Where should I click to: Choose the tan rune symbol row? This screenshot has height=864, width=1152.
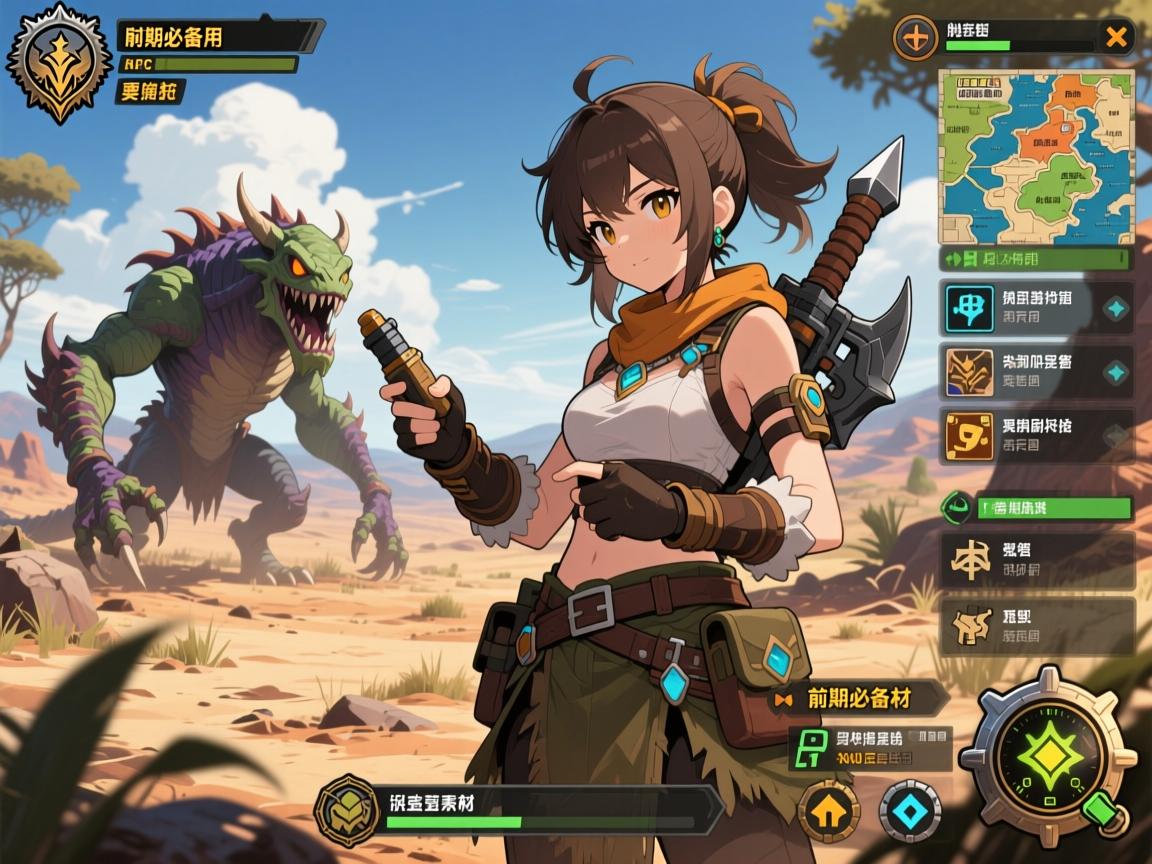click(x=1037, y=560)
